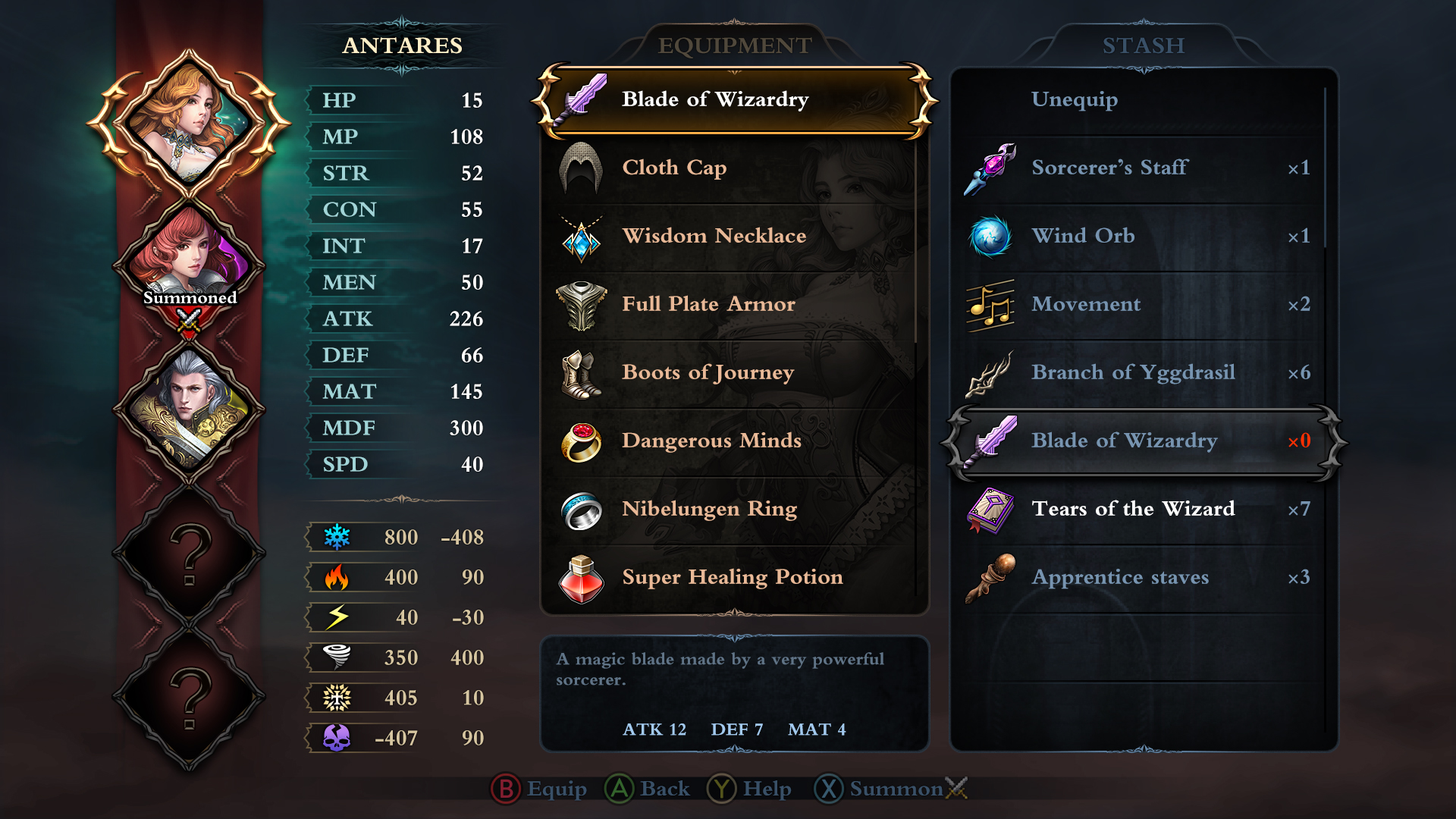Select the blonde Antares character portrait

click(189, 121)
